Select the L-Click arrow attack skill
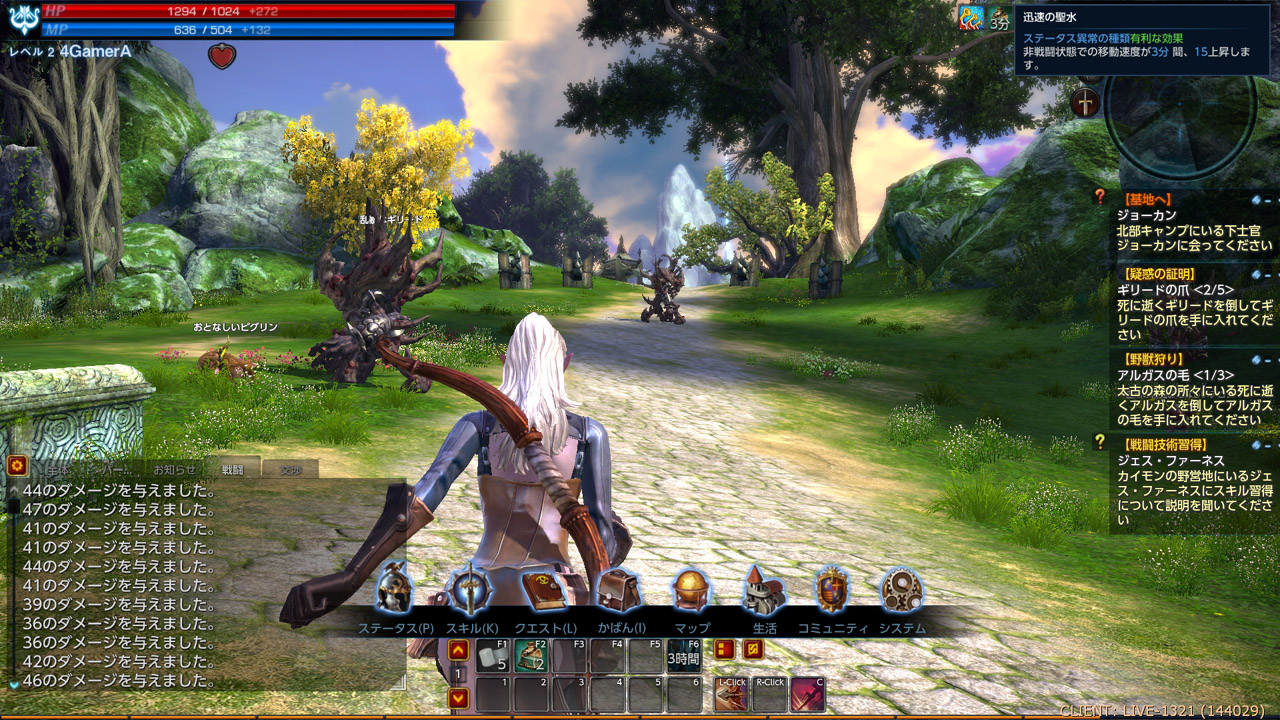1280x720 pixels. (732, 694)
